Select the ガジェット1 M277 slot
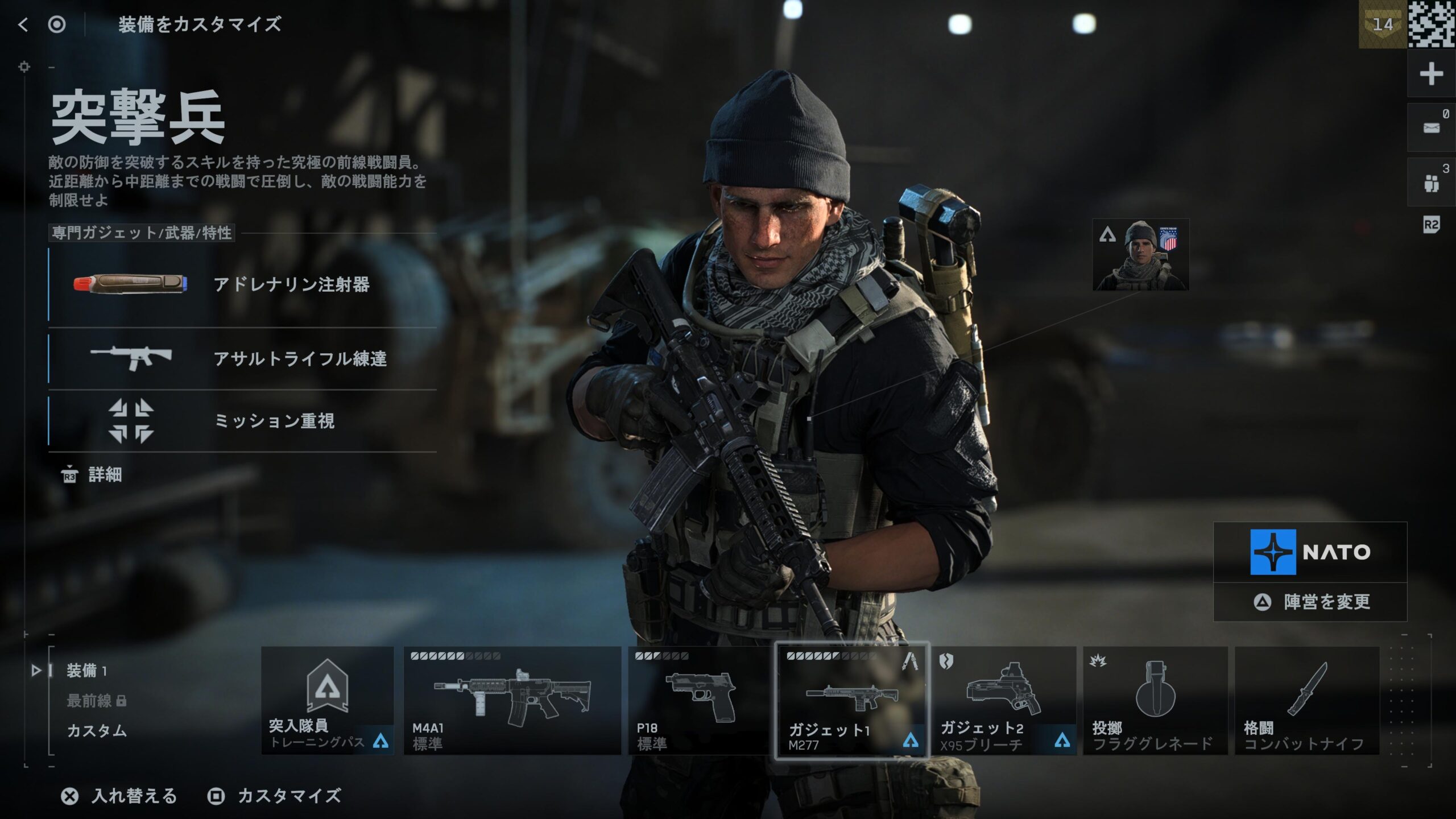The image size is (1456, 819). coord(852,701)
